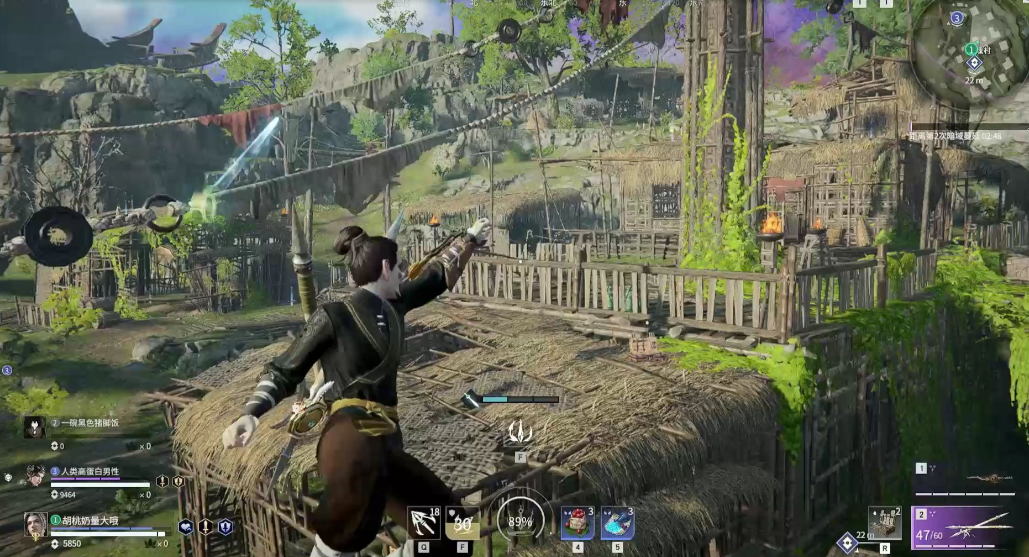
Task: Use the red mushroom consumable in slot 4
Action: (x=577, y=523)
